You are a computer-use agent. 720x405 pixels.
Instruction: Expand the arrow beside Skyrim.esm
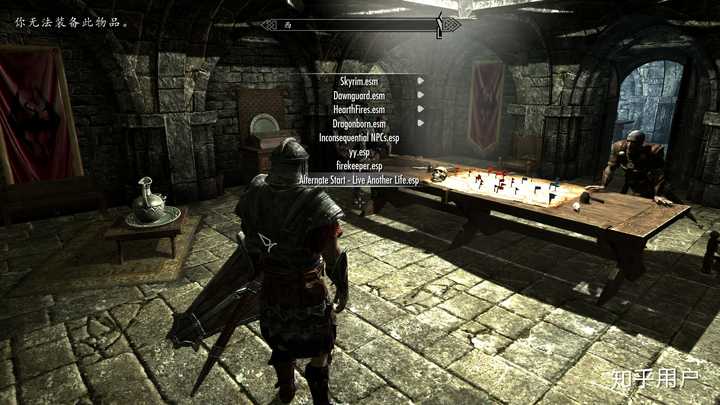click(x=421, y=80)
